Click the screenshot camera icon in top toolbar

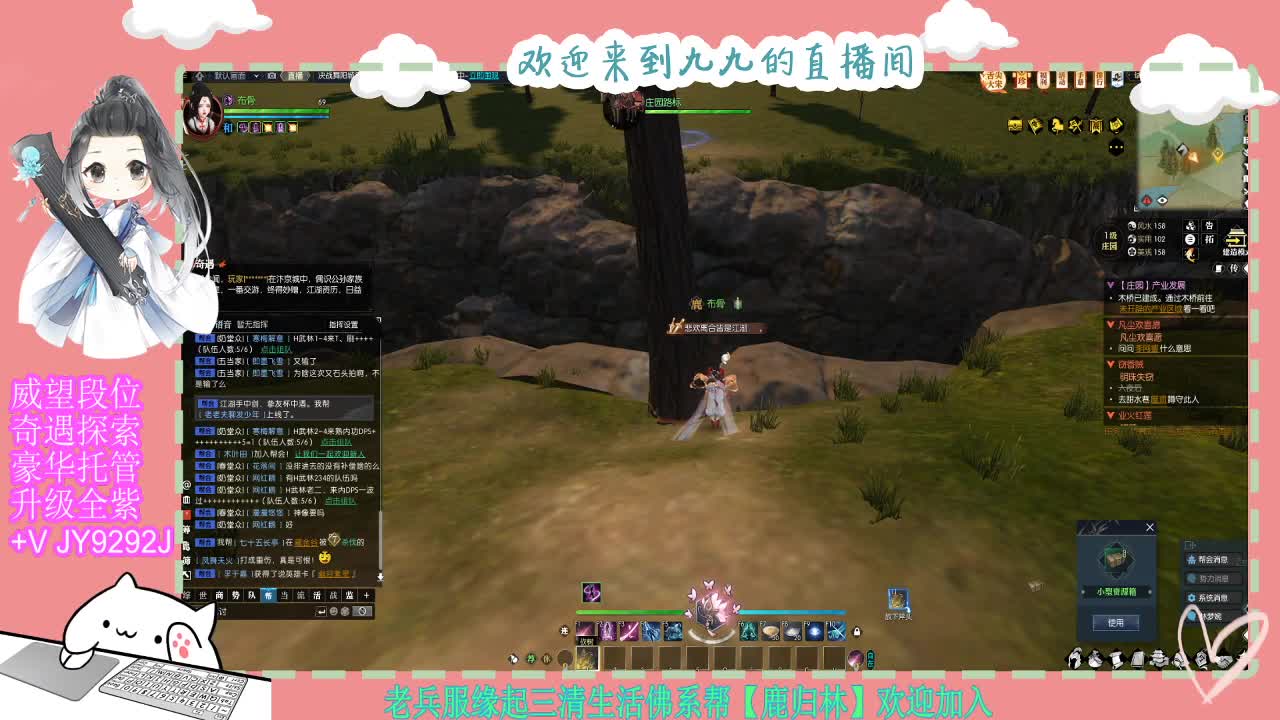pyautogui.click(x=272, y=77)
